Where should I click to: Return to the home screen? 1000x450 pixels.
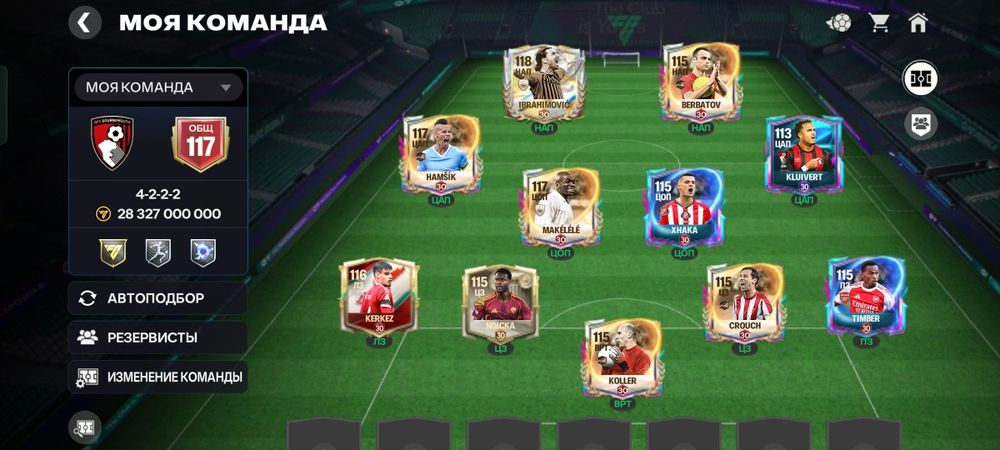click(x=918, y=22)
